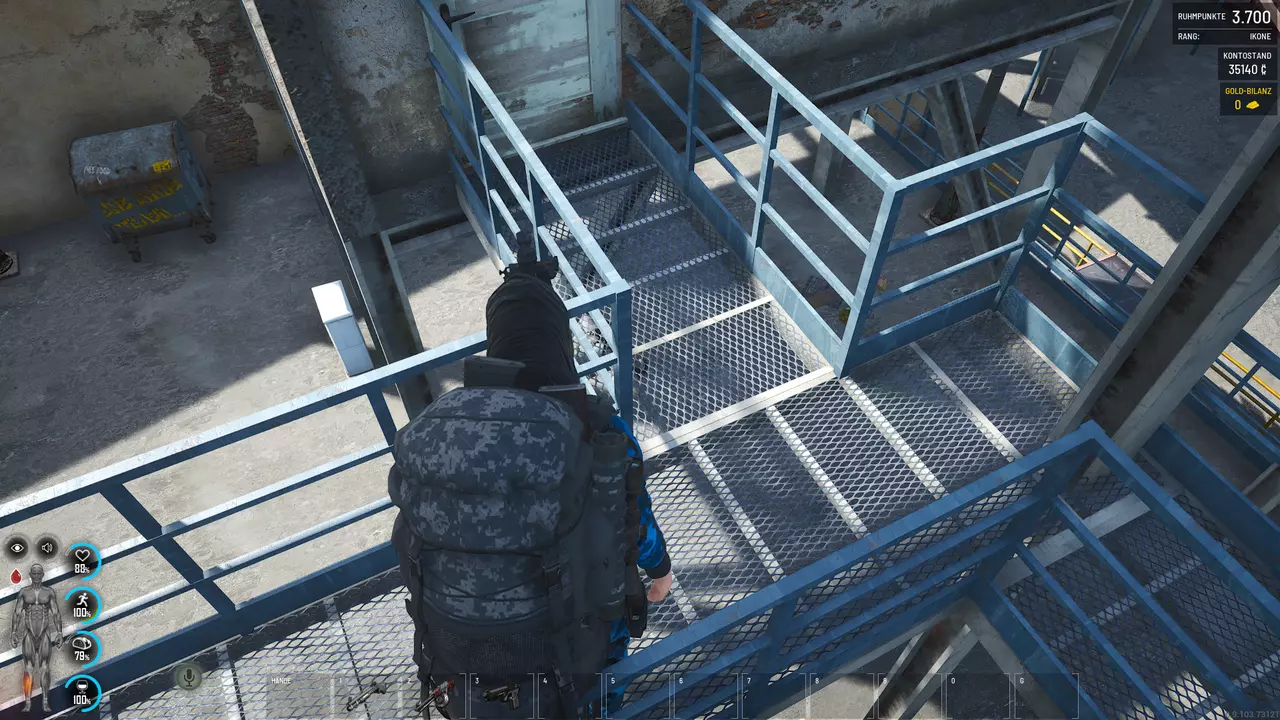Image resolution: width=1280 pixels, height=720 pixels.
Task: Equip the pistol in hotbar slot 3
Action: pyautogui.click(x=503, y=695)
